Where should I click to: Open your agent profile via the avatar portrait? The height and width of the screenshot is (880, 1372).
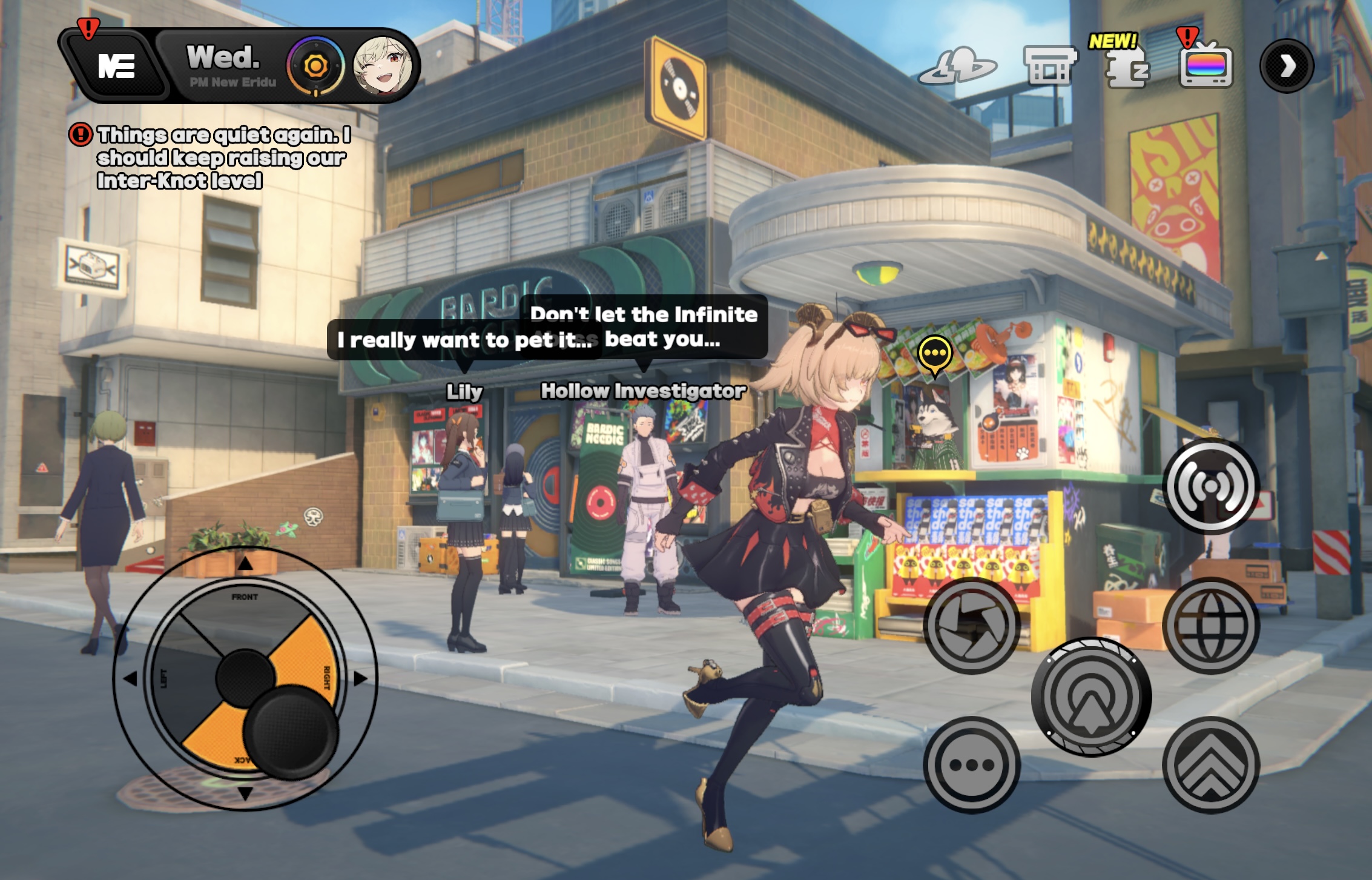coord(384,67)
